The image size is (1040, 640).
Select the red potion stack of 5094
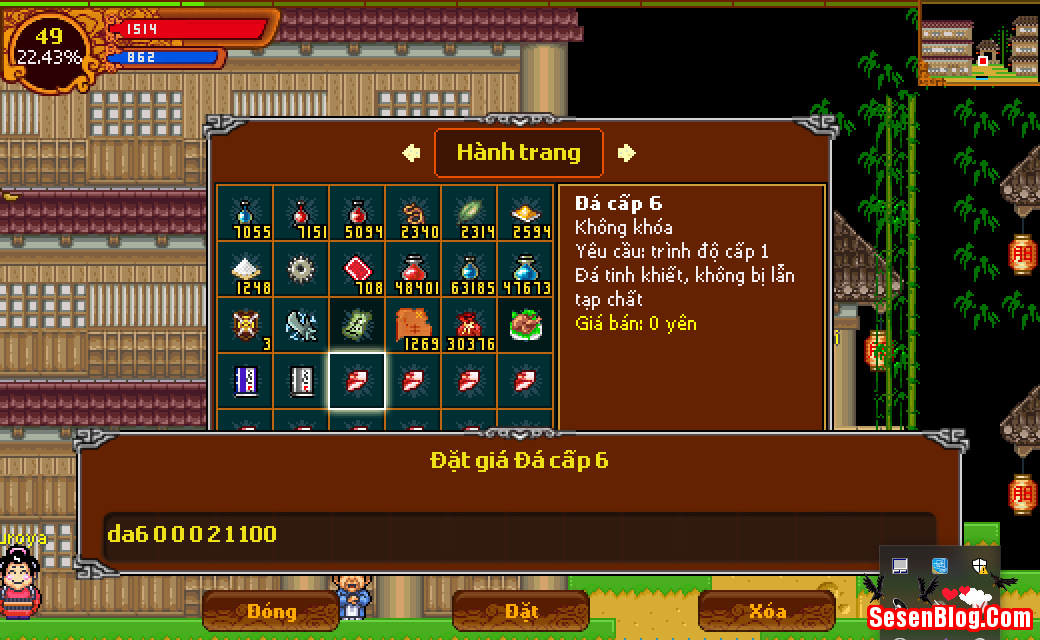[357, 214]
